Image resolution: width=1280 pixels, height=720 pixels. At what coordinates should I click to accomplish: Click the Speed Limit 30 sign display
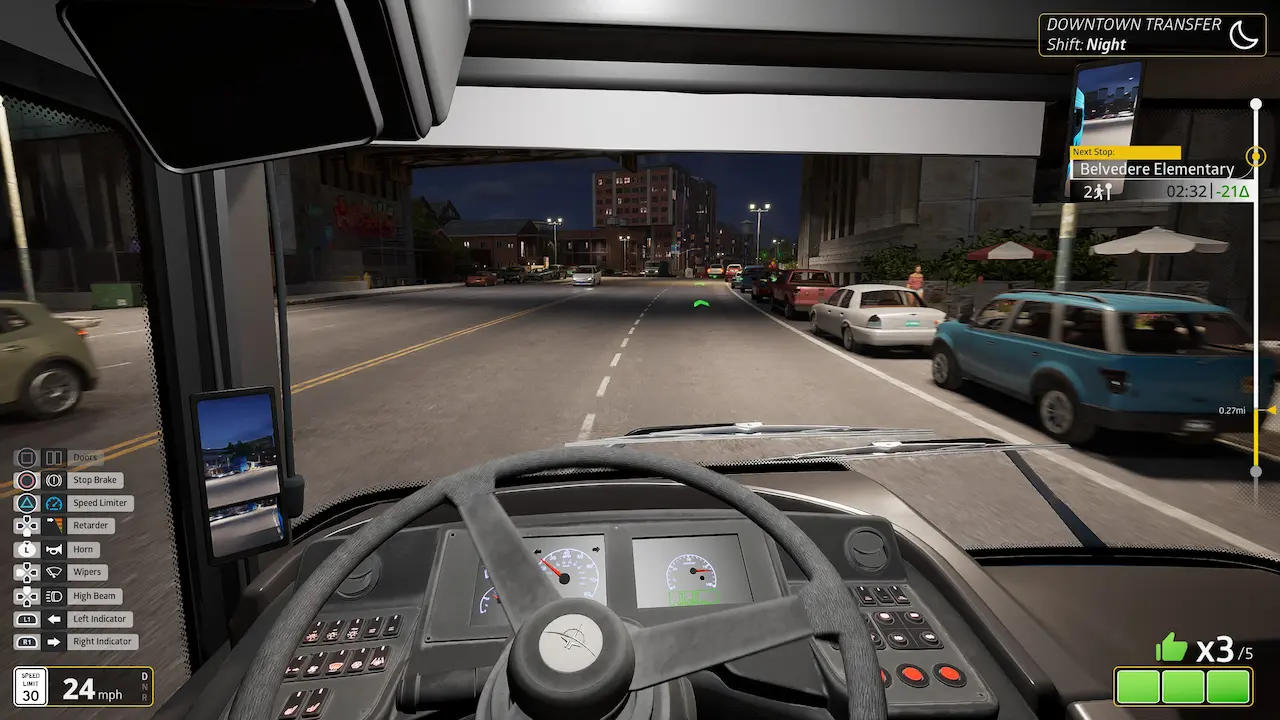click(30, 686)
